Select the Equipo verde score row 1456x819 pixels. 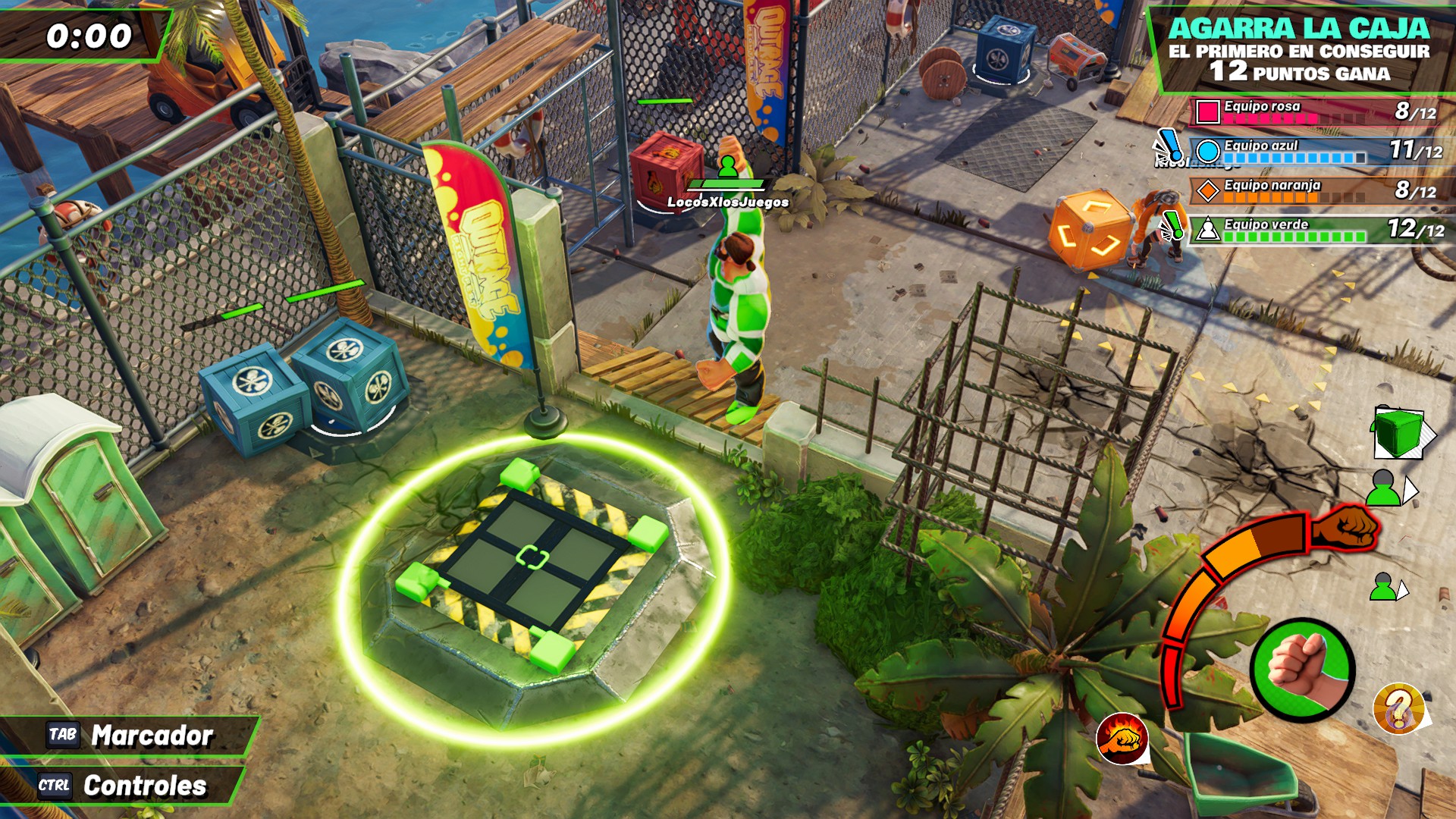point(1319,228)
